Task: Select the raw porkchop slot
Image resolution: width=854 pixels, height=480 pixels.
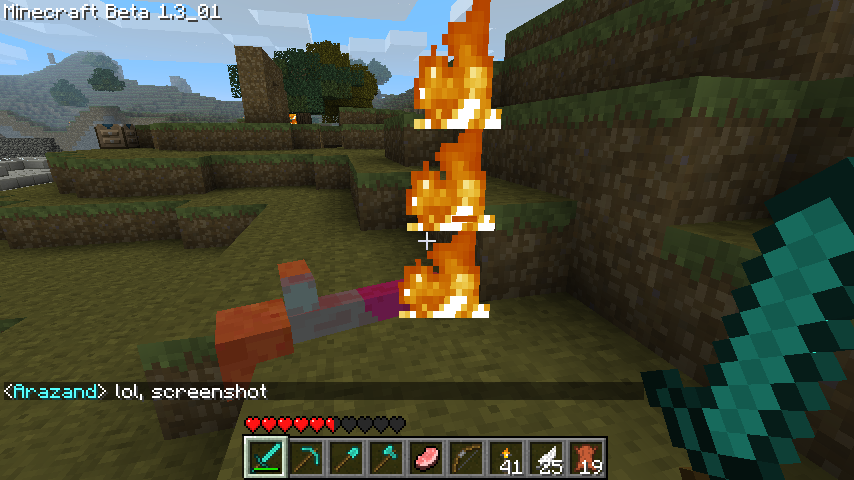Action: pyautogui.click(x=425, y=458)
